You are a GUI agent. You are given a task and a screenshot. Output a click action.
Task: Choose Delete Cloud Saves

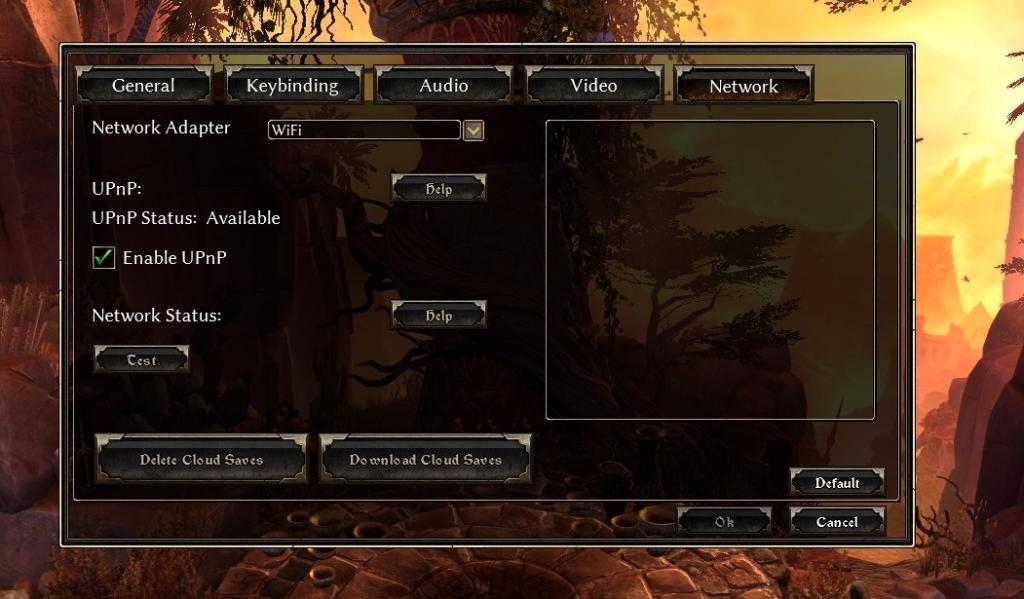click(x=201, y=460)
